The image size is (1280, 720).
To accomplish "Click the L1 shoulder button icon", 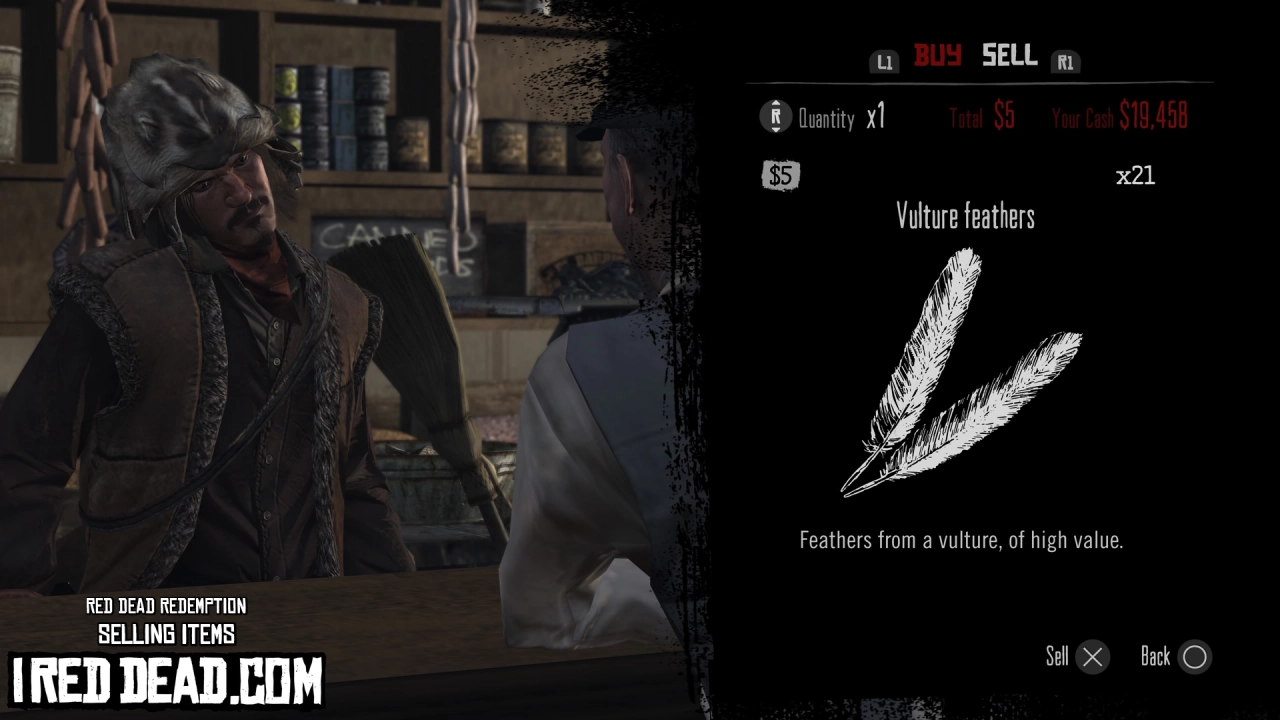I will click(884, 61).
